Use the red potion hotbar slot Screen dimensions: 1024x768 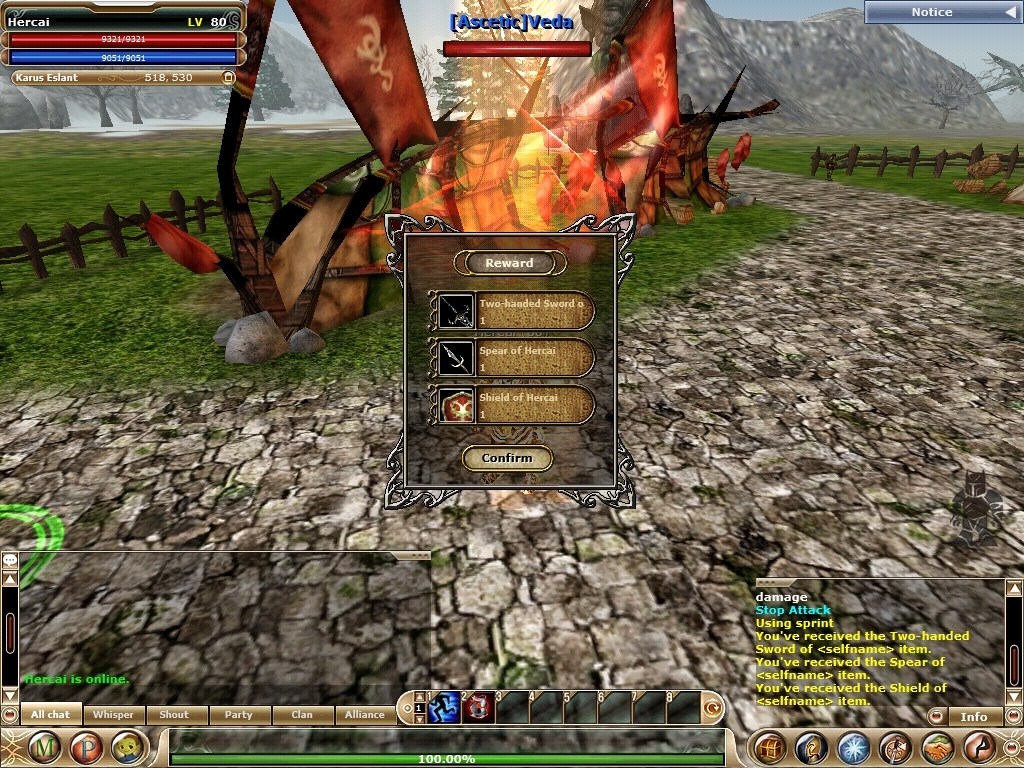point(478,708)
